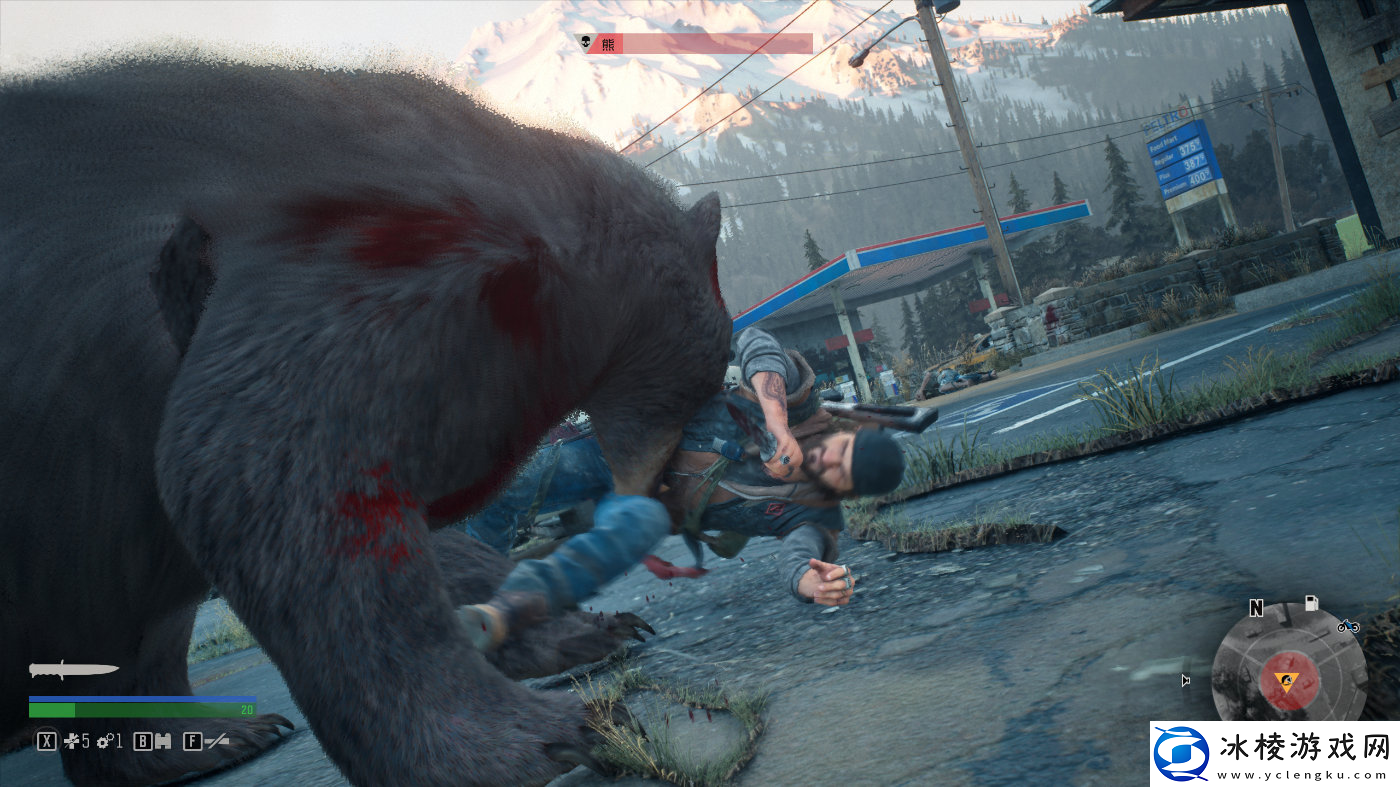Click the blue motorcycle marker by the minimap
Image resolution: width=1400 pixels, height=787 pixels.
coord(1347,626)
